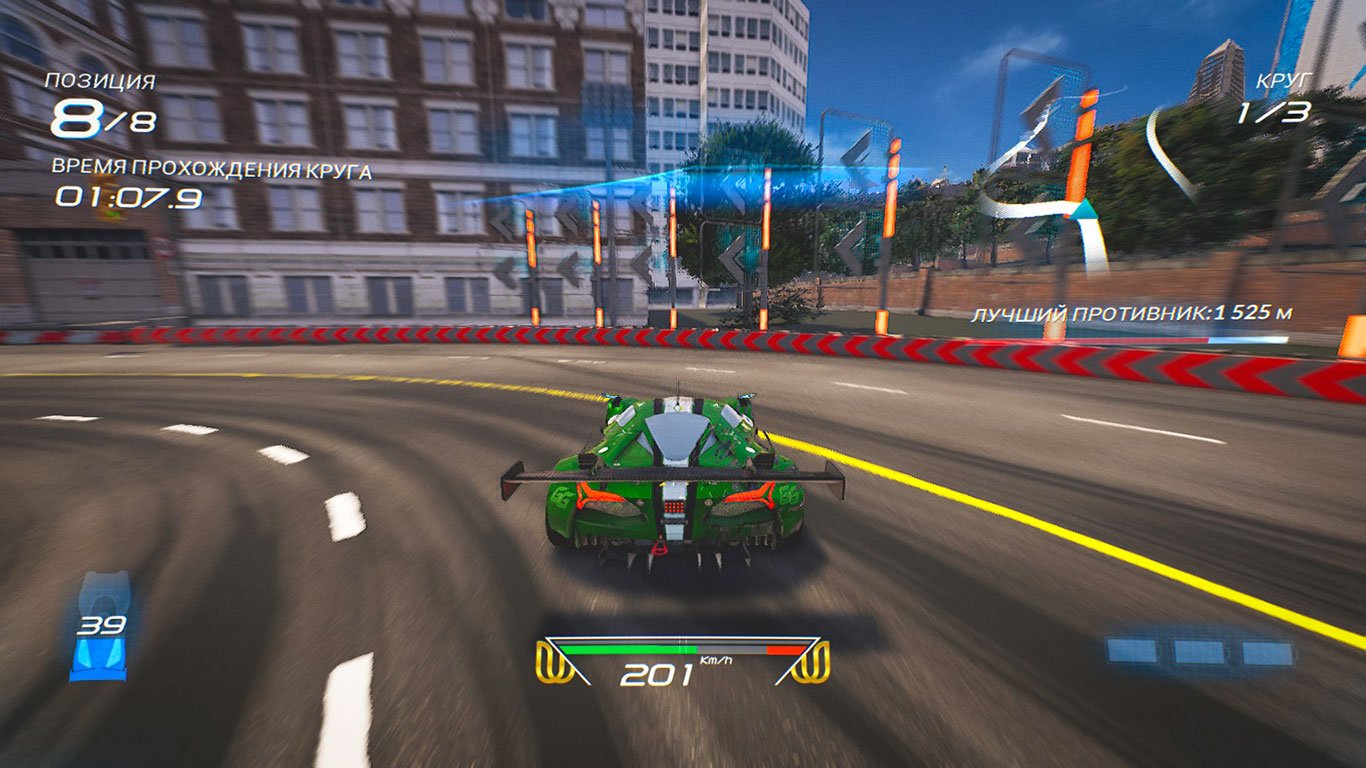Click the ЛУЧШИЙ ПРОТИВНИК: 1 525 м distance banner
The height and width of the screenshot is (768, 1366).
pos(1135,312)
